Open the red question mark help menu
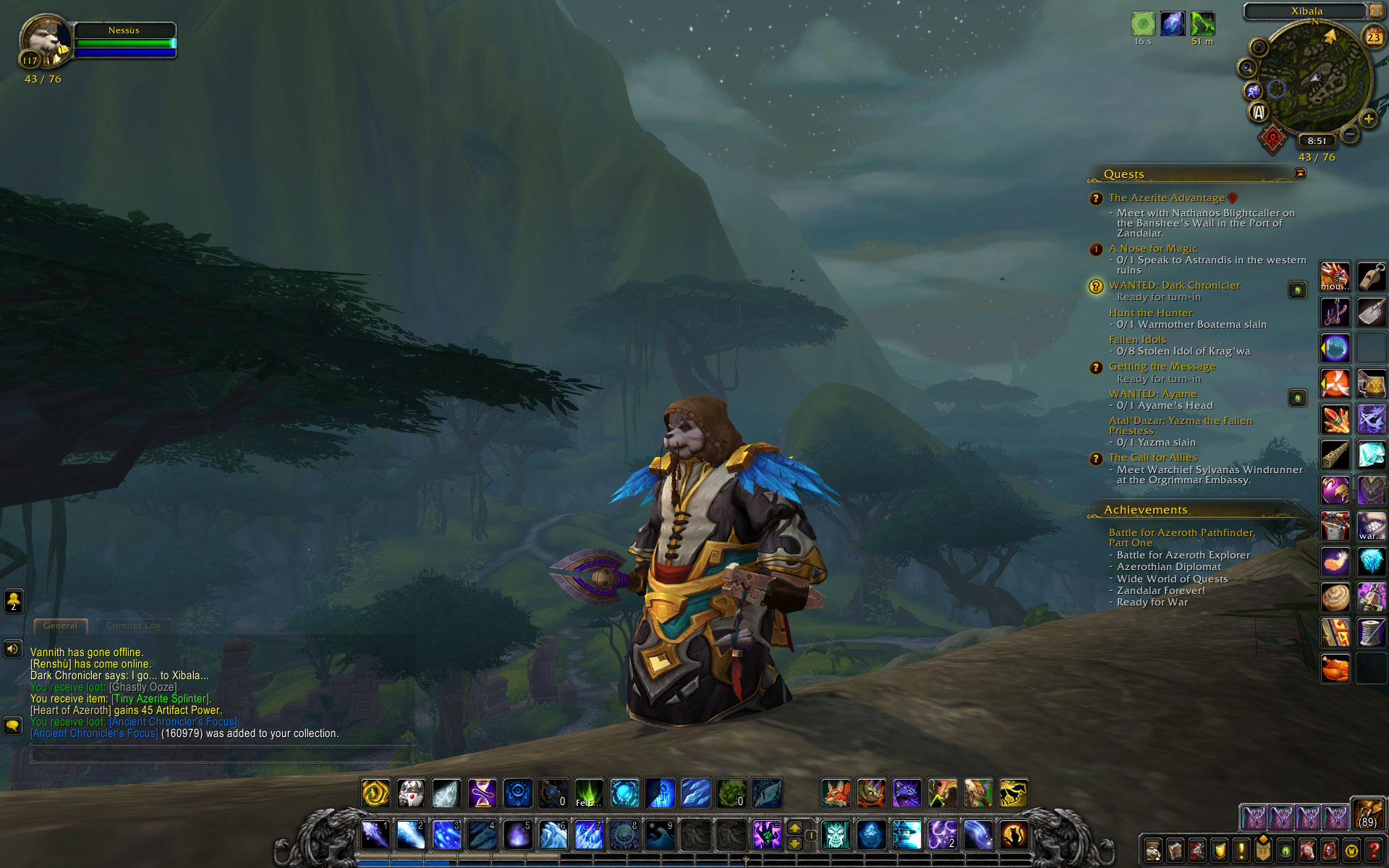This screenshot has height=868, width=1389. [x=1373, y=851]
